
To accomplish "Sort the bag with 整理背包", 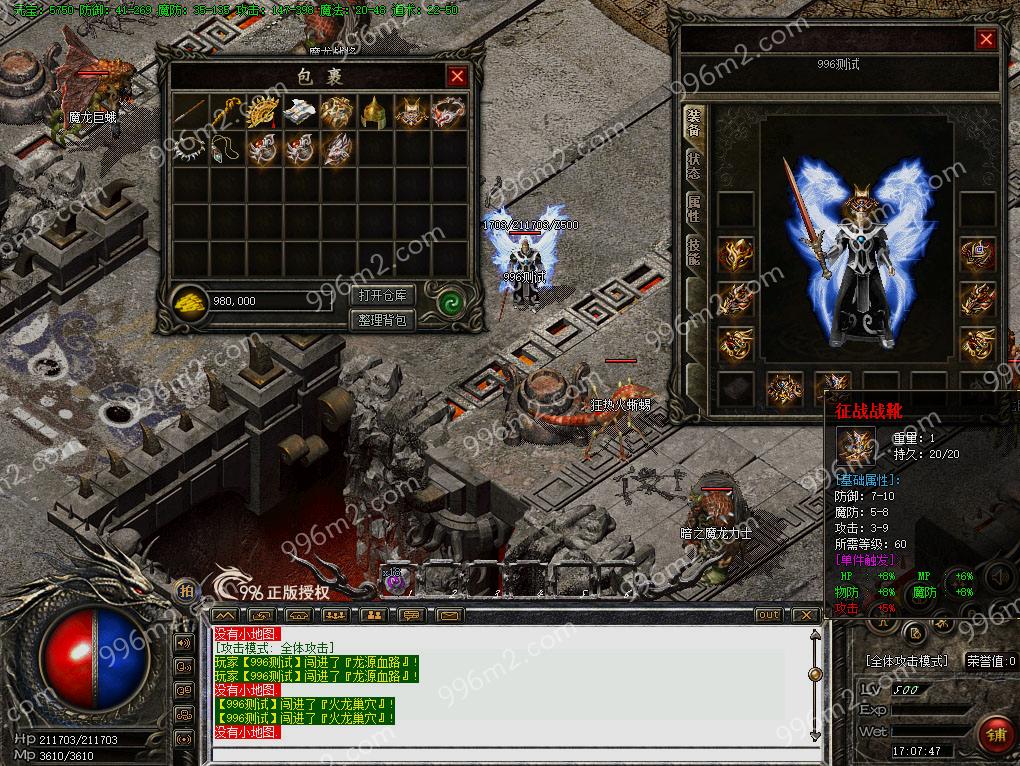I will tap(383, 320).
